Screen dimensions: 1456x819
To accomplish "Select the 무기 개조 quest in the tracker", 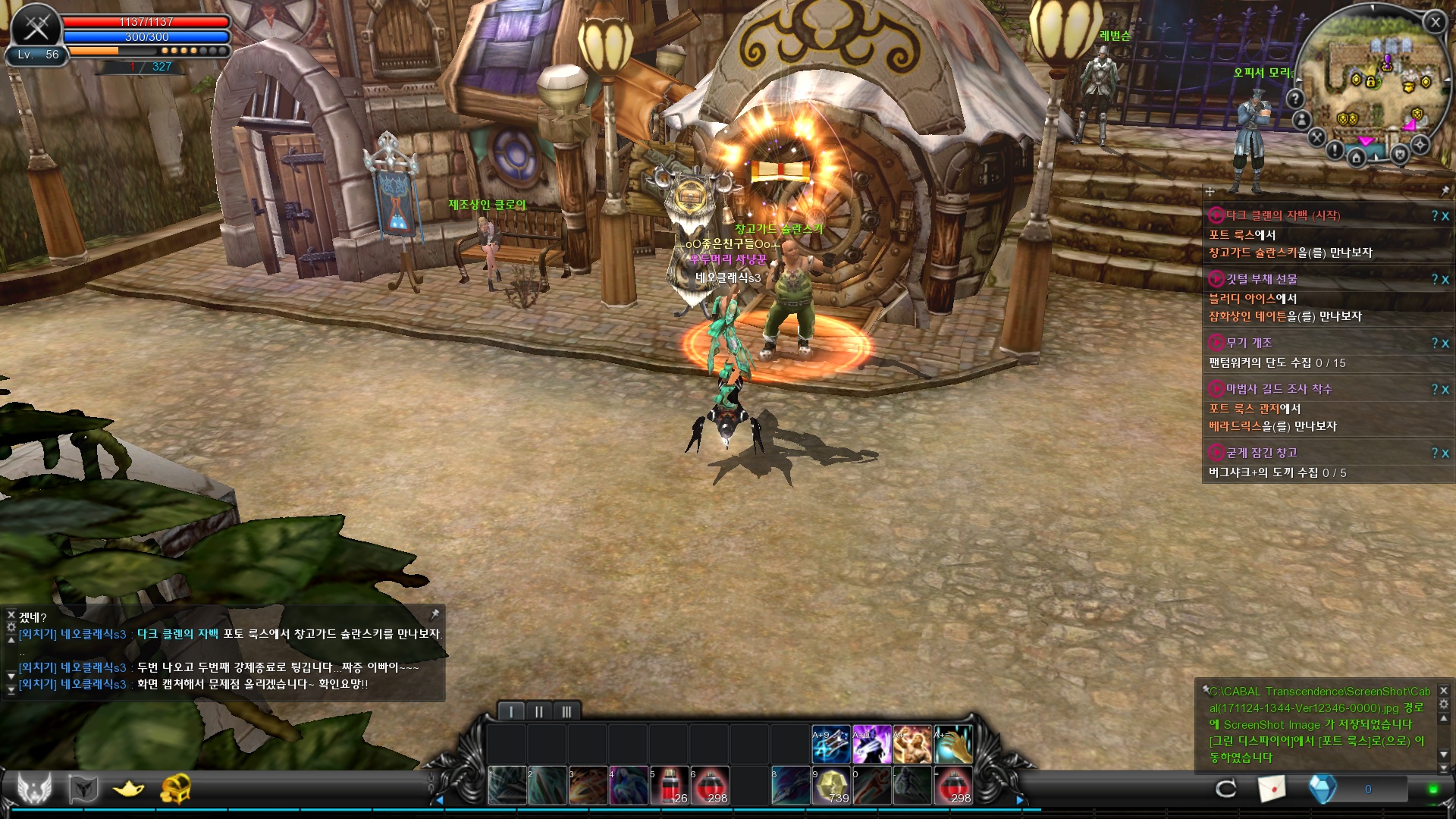I will [x=1249, y=343].
